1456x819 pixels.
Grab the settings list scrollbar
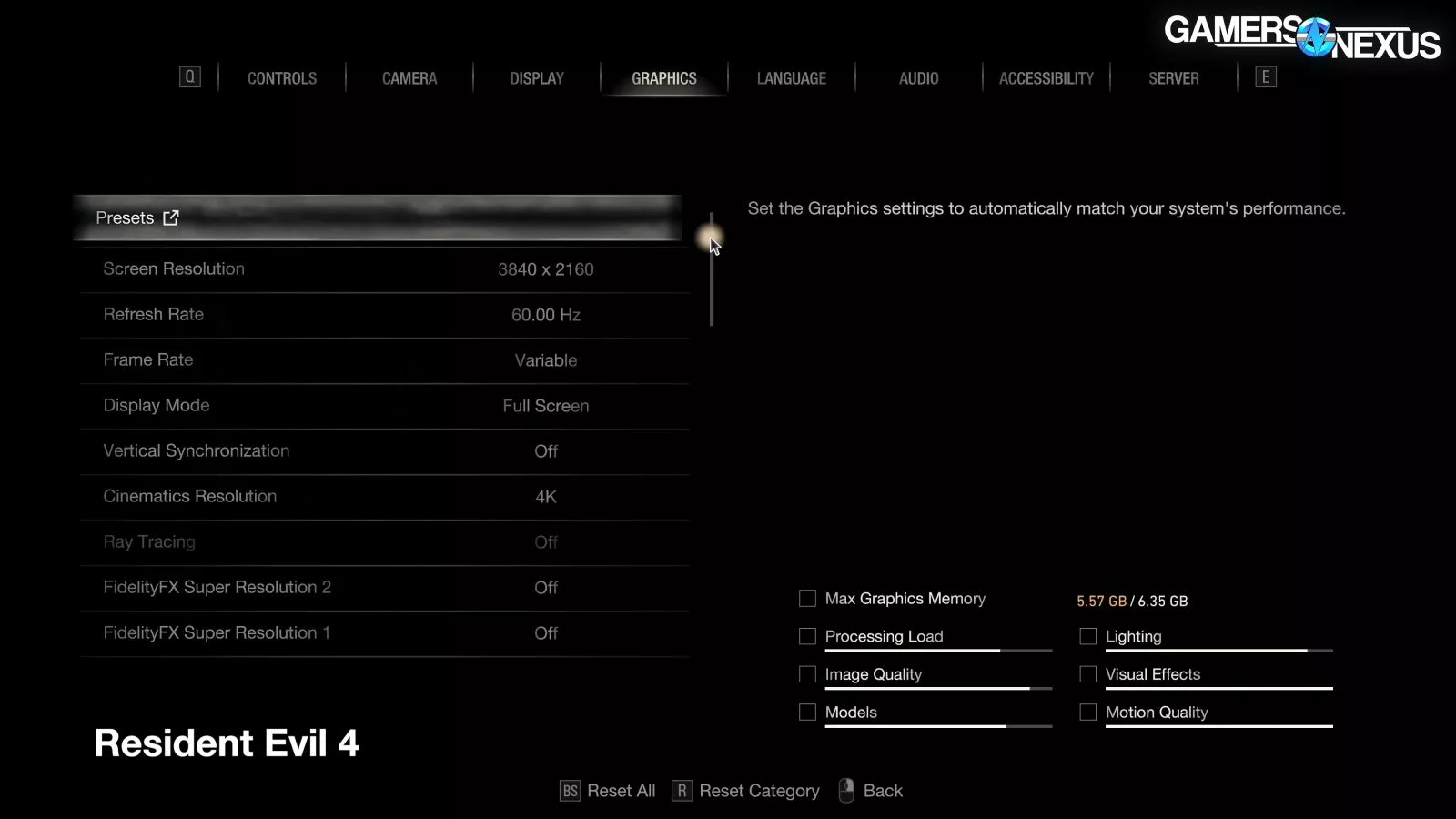click(712, 271)
